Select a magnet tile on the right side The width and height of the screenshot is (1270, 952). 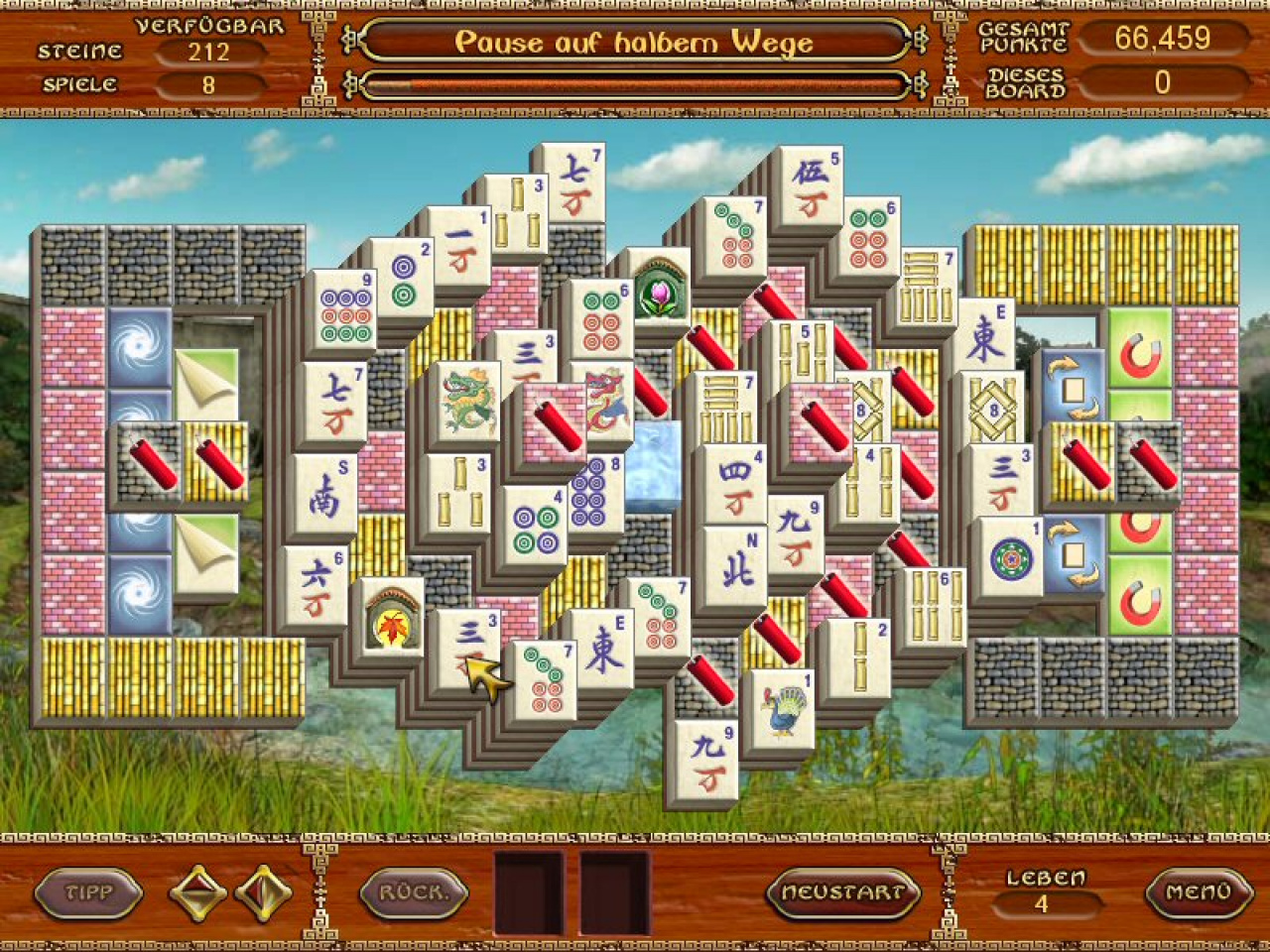(x=1138, y=352)
